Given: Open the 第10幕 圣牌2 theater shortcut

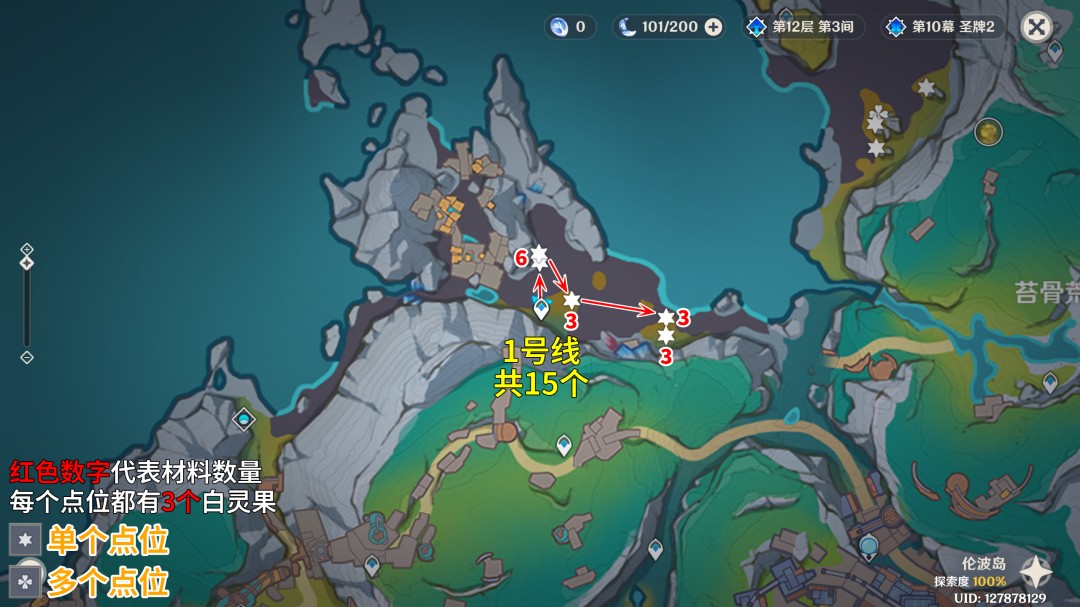Looking at the screenshot, I should pos(940,27).
